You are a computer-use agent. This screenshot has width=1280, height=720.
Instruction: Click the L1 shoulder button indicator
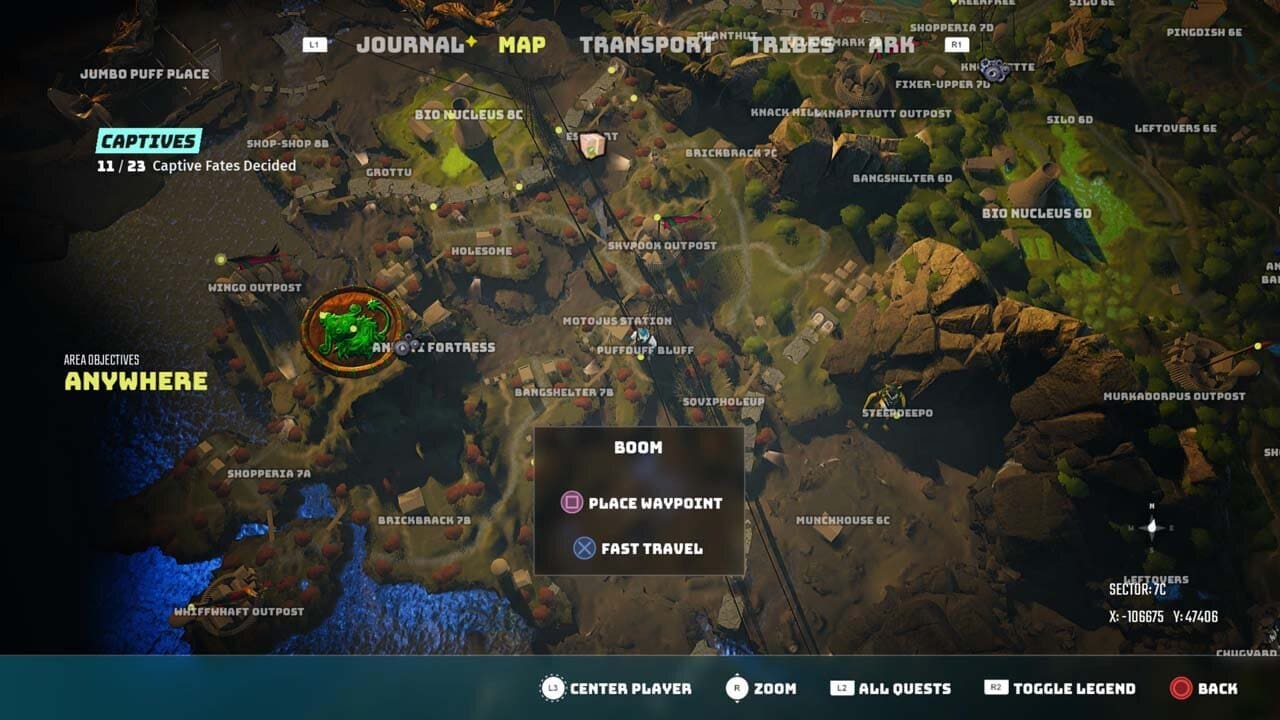coord(313,44)
